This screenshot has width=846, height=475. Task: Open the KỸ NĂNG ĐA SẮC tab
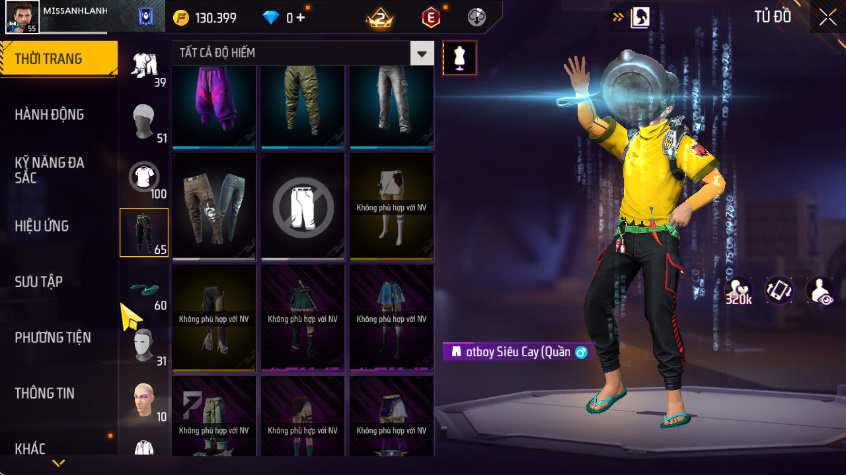[49, 169]
